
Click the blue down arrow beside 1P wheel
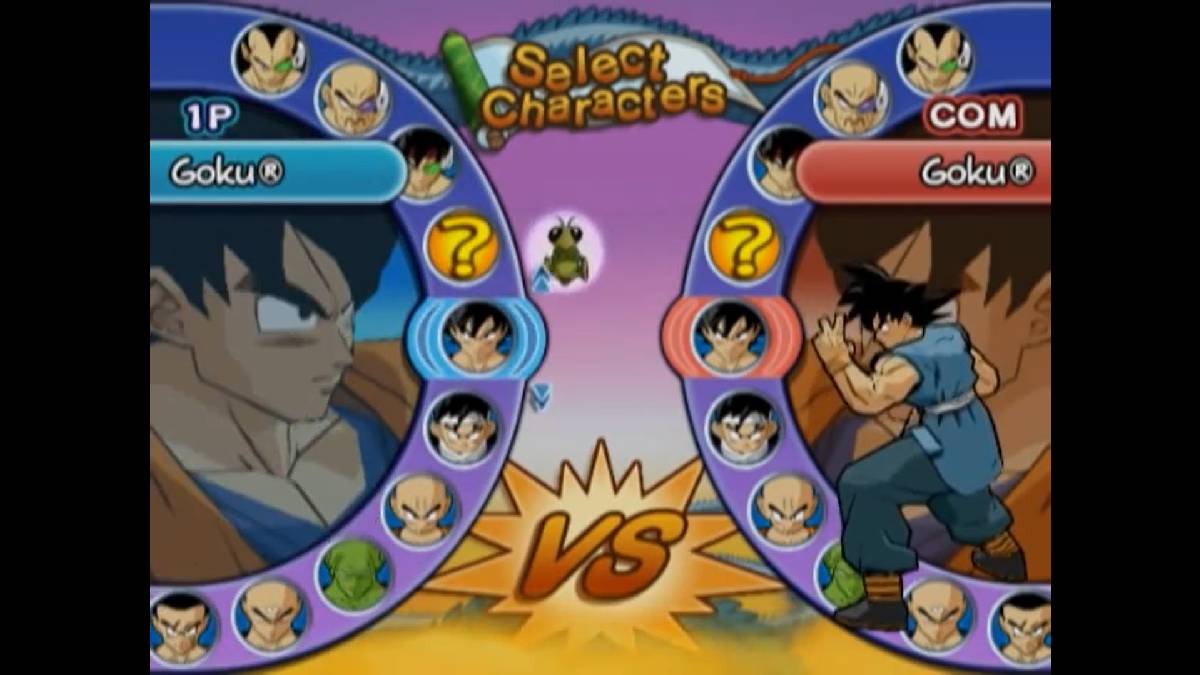click(x=540, y=397)
